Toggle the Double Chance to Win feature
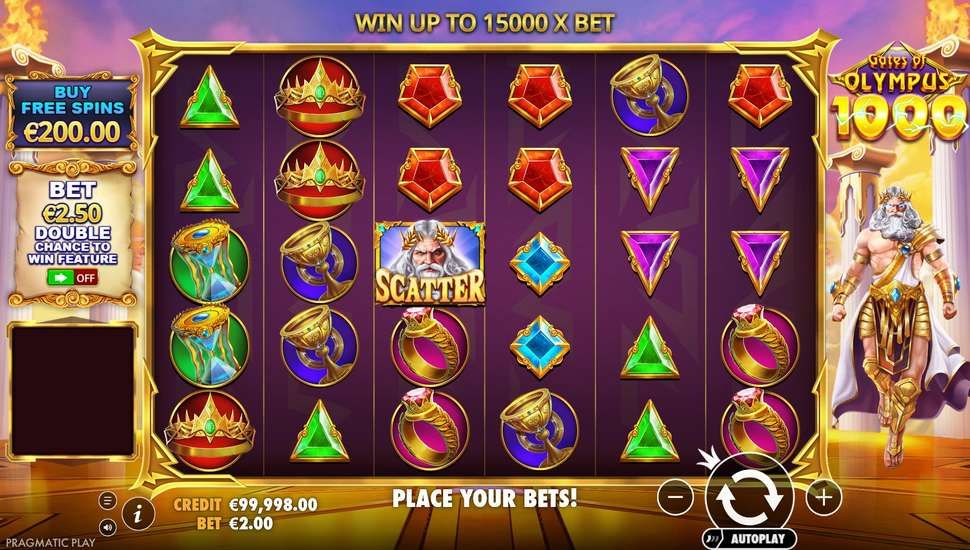The height and width of the screenshot is (550, 970). coord(71,277)
